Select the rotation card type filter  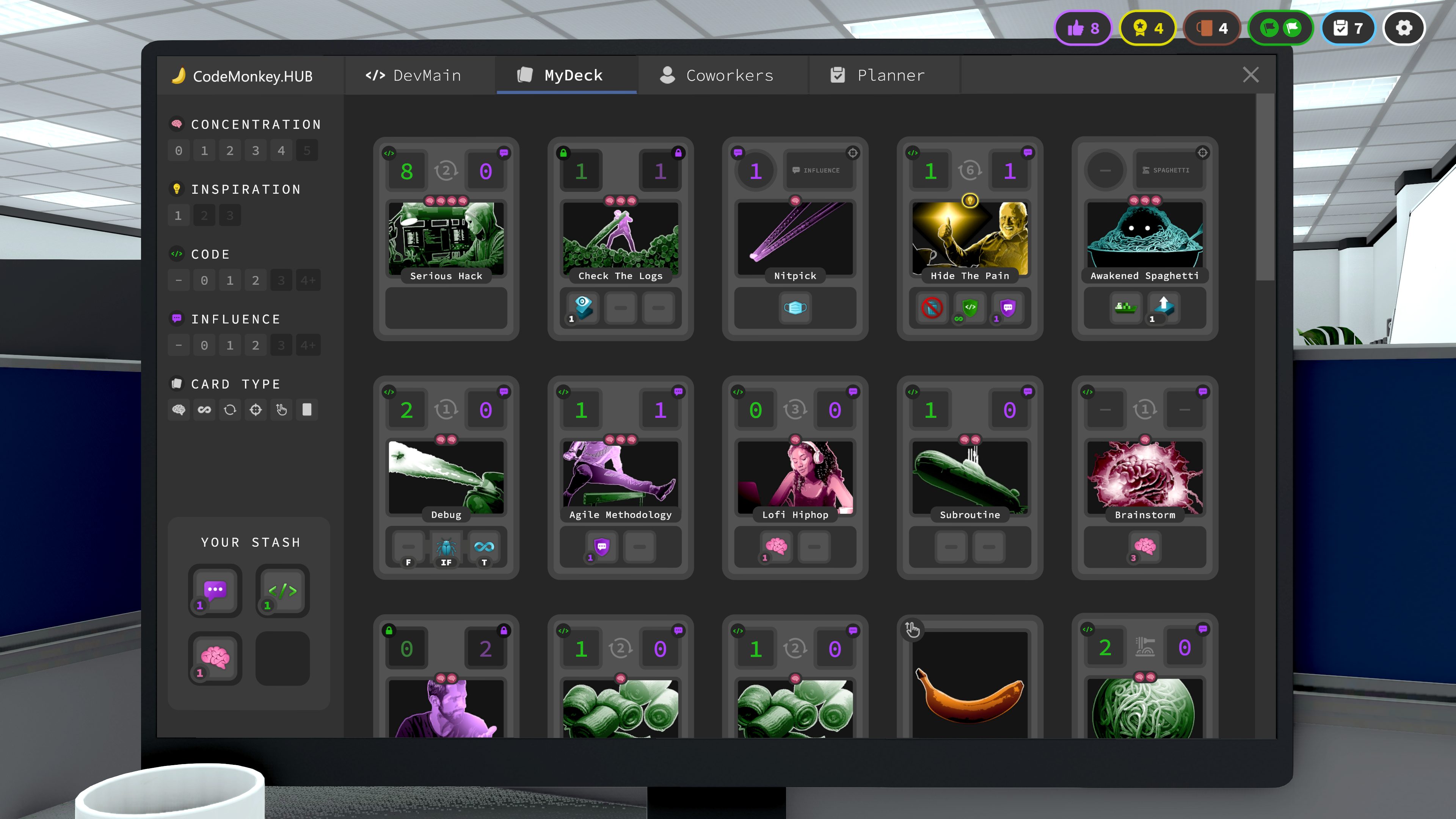tap(229, 410)
